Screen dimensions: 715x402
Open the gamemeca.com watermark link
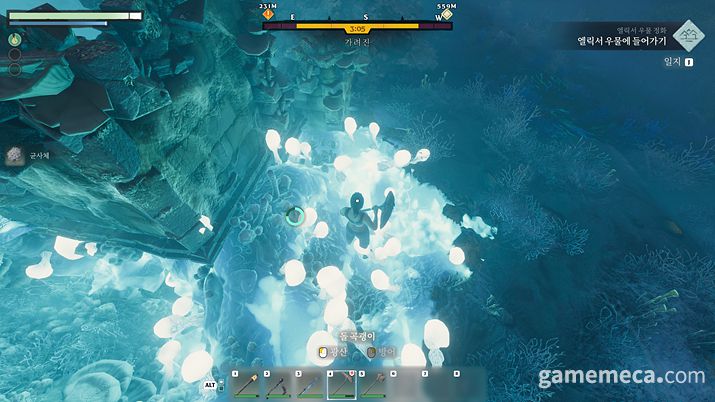pos(621,377)
